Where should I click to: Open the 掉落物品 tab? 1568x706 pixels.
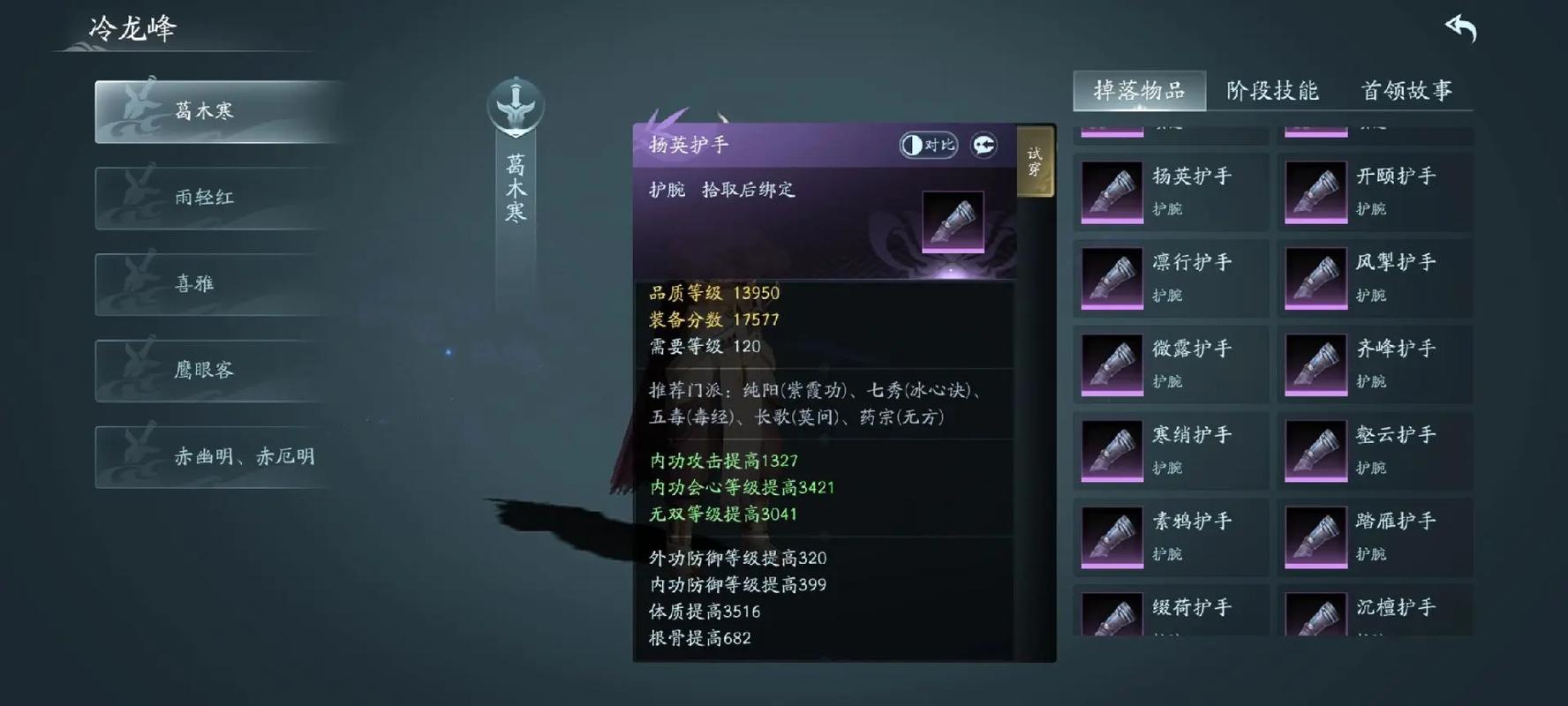pos(1138,91)
